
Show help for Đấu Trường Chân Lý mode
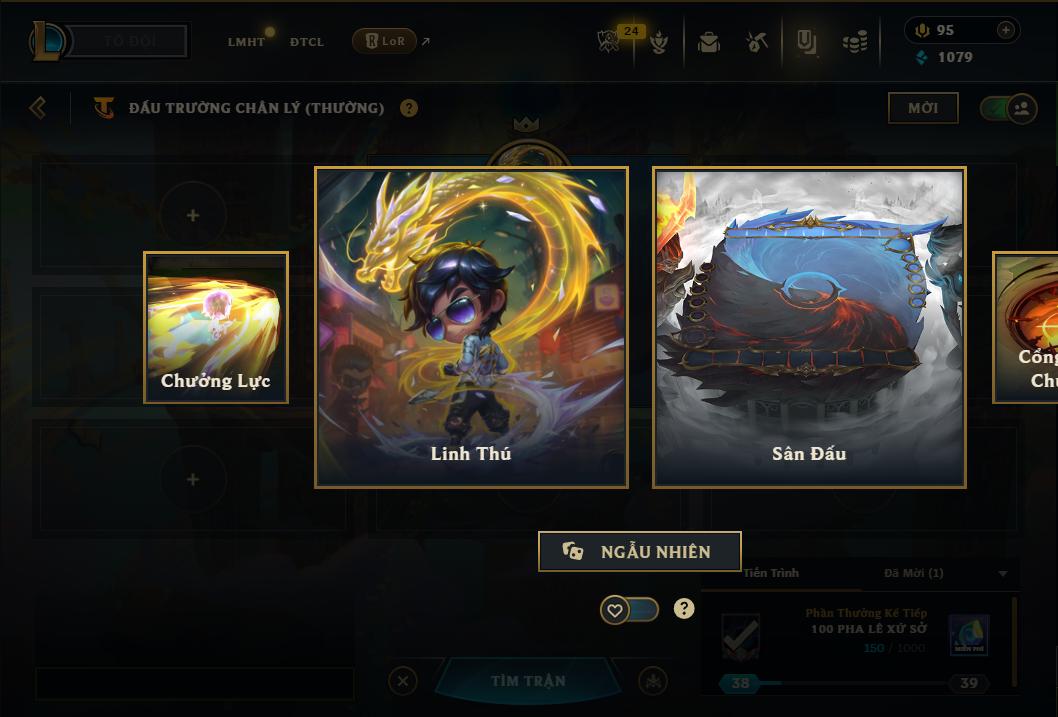point(409,108)
